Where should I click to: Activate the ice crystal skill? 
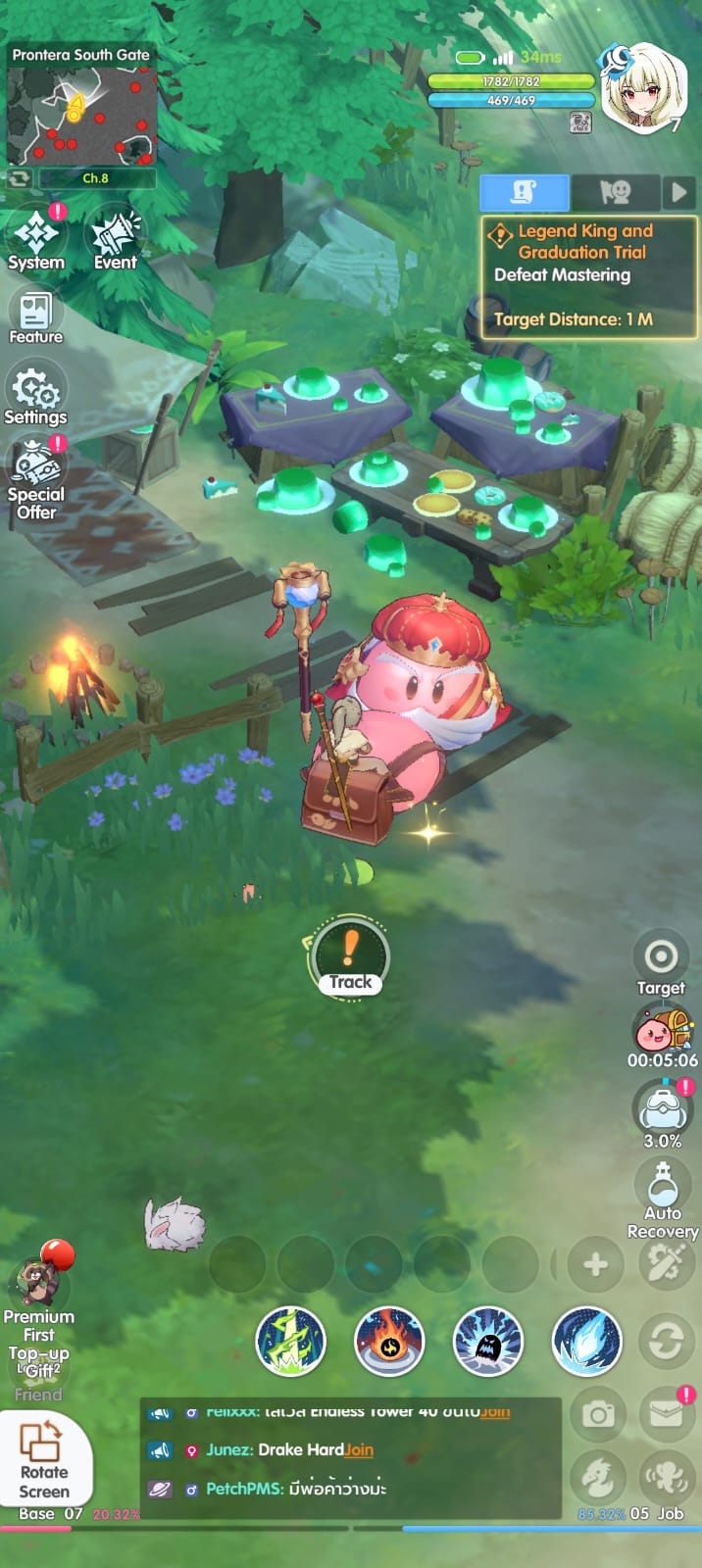click(x=587, y=1341)
